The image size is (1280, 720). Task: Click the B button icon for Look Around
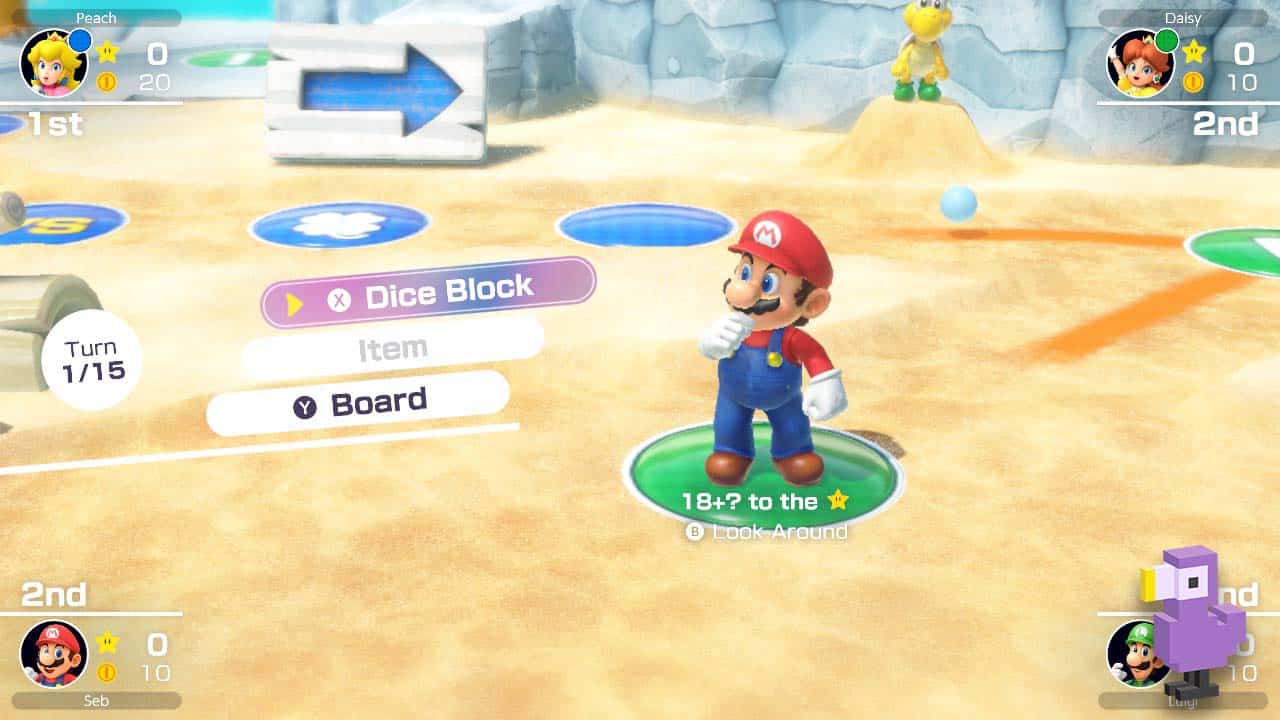(x=694, y=533)
